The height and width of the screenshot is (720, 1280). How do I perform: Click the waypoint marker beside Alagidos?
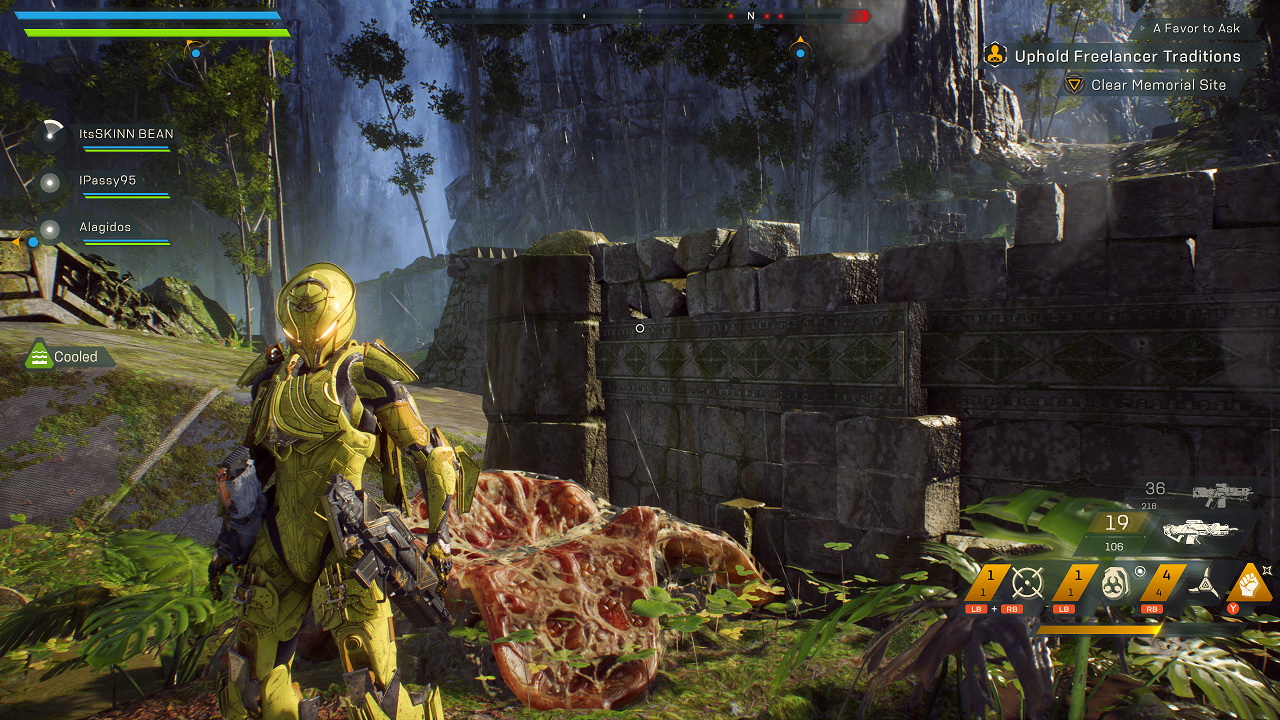coord(31,240)
